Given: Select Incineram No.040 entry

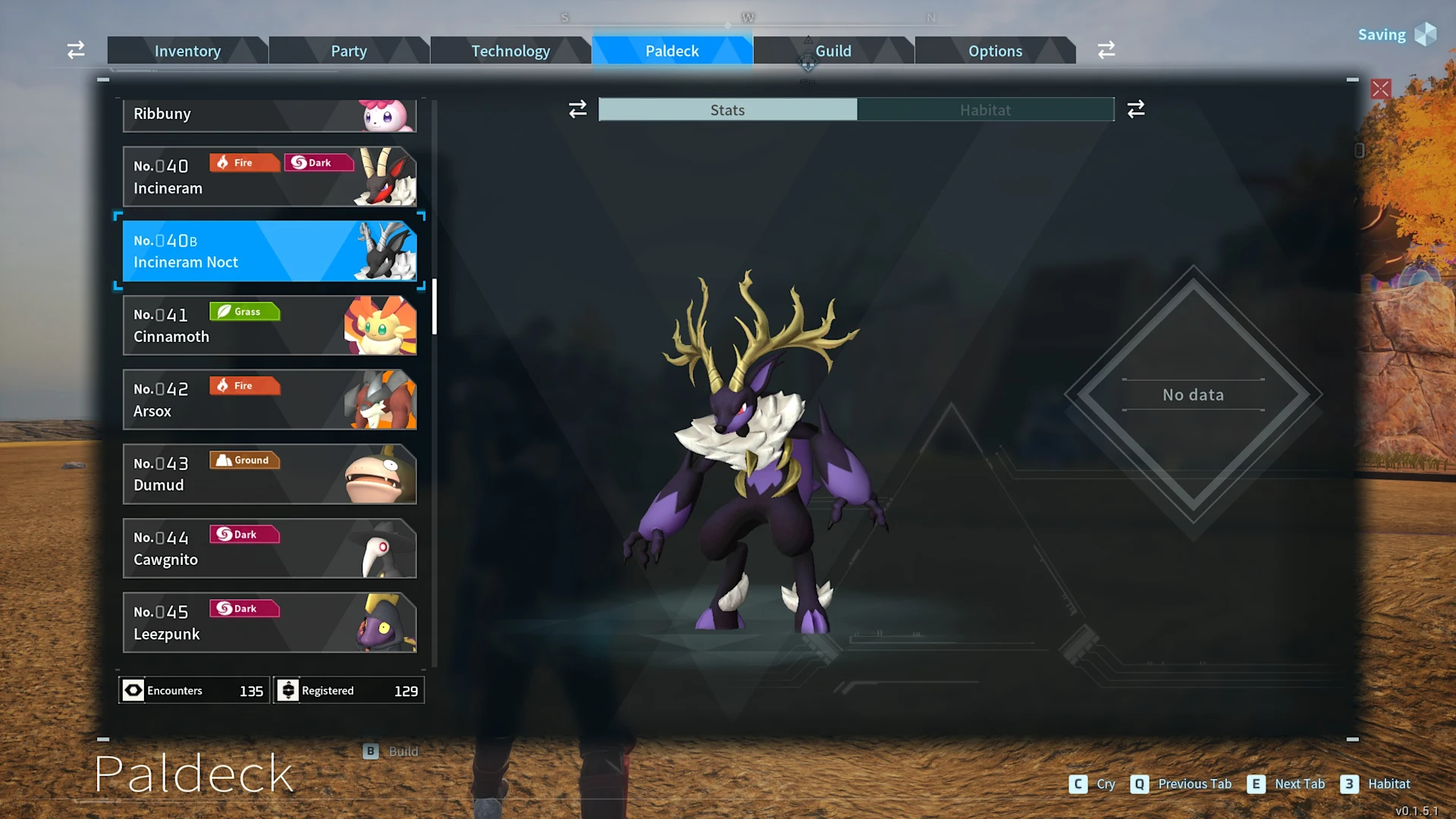Looking at the screenshot, I should [x=269, y=177].
